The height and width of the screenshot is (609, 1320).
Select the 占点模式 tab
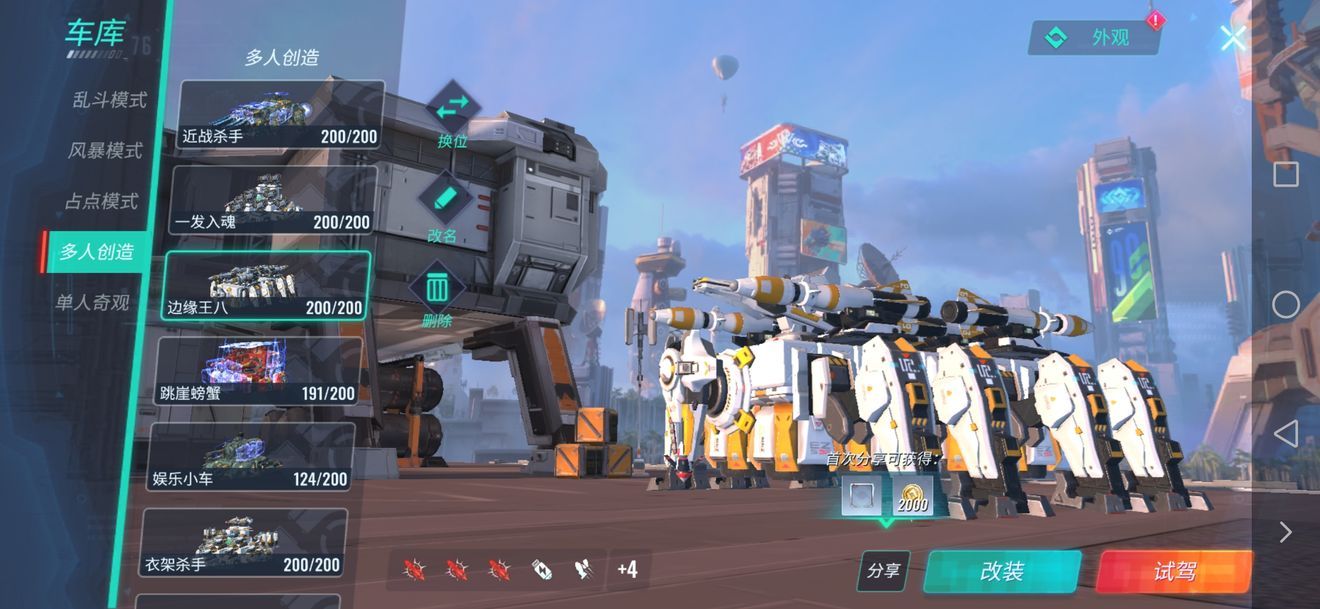tap(101, 201)
